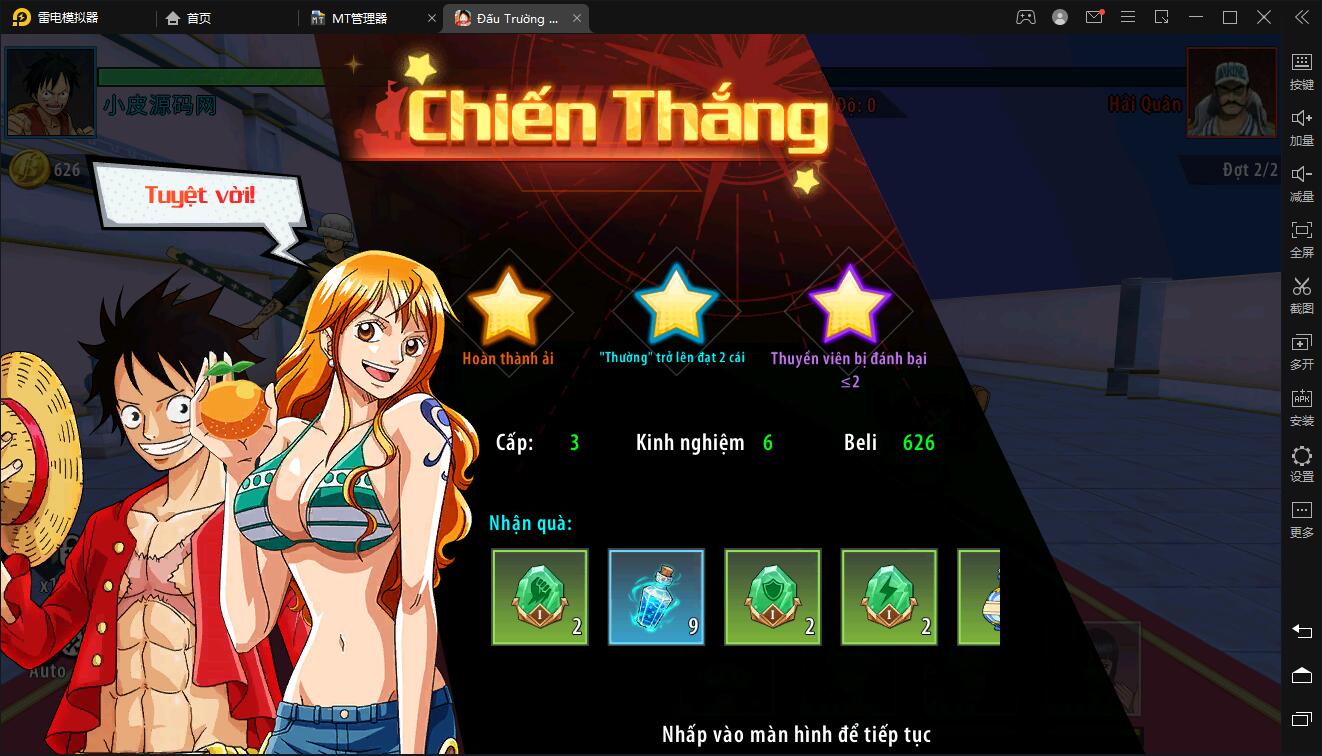
Task: Collapse the right sidebar with the chevron
Action: (1301, 17)
